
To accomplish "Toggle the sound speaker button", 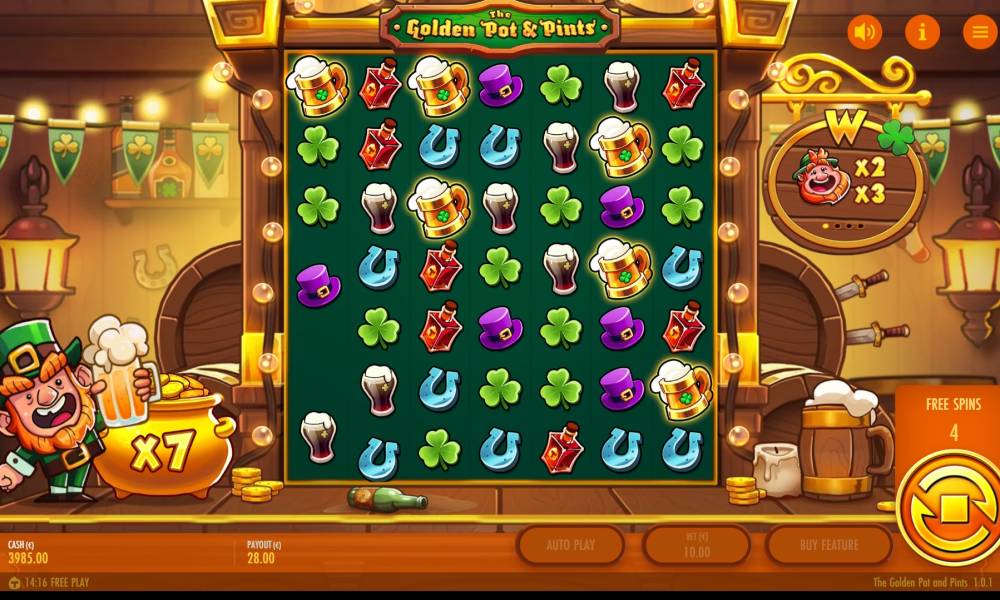I will pyautogui.click(x=865, y=32).
